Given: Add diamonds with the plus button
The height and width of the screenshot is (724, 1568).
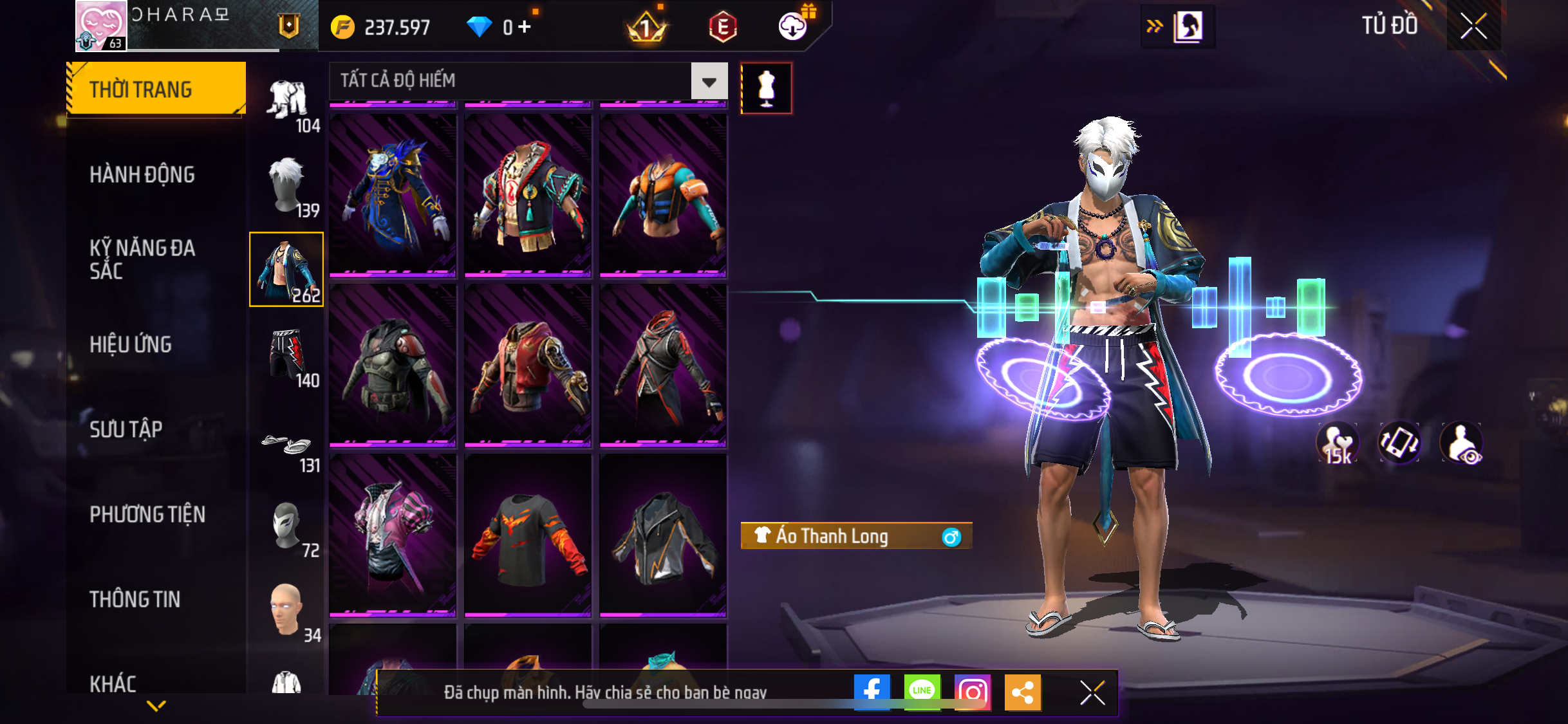Looking at the screenshot, I should pos(525,27).
